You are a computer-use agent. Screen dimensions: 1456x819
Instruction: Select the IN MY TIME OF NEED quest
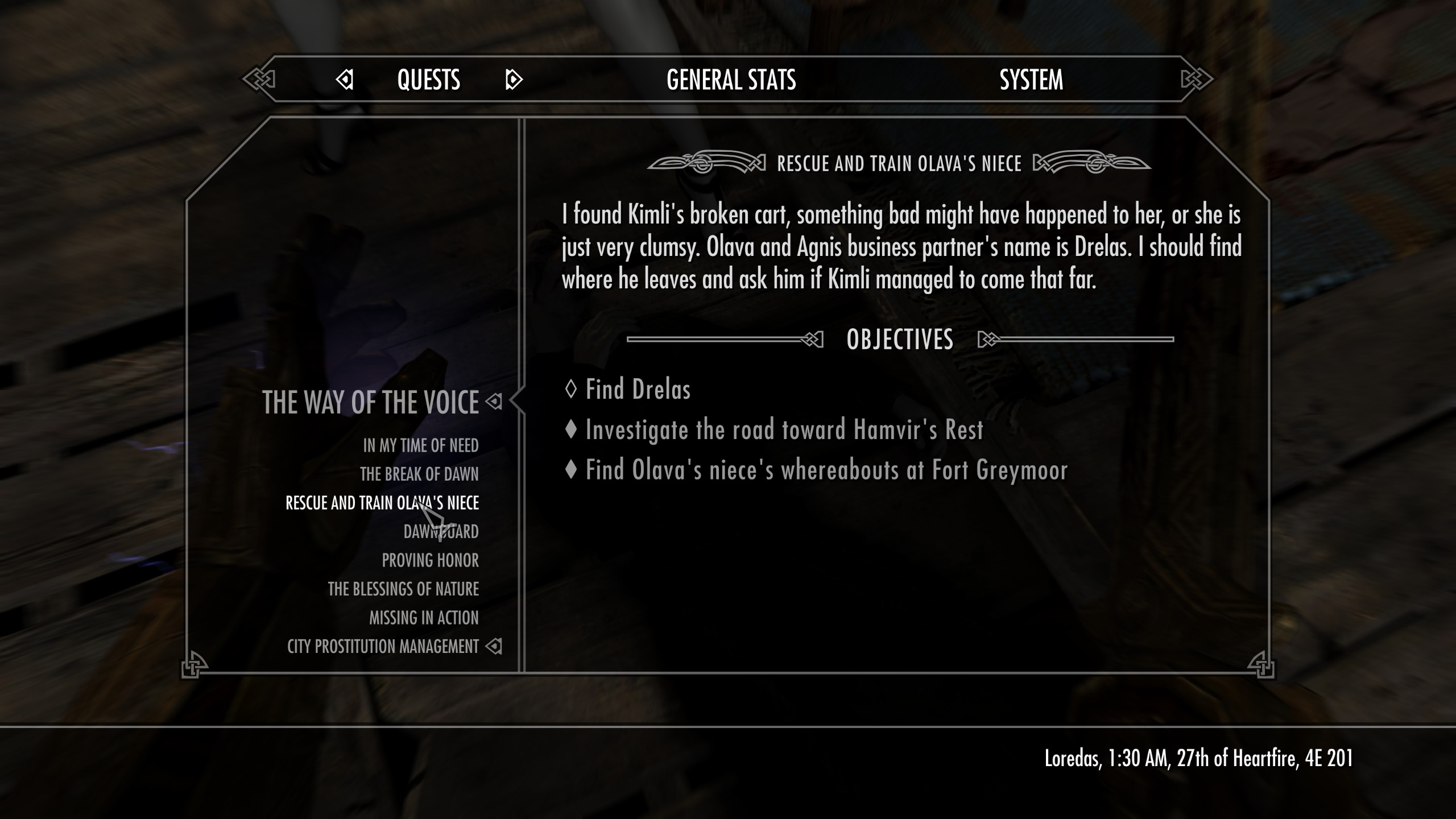(x=421, y=446)
